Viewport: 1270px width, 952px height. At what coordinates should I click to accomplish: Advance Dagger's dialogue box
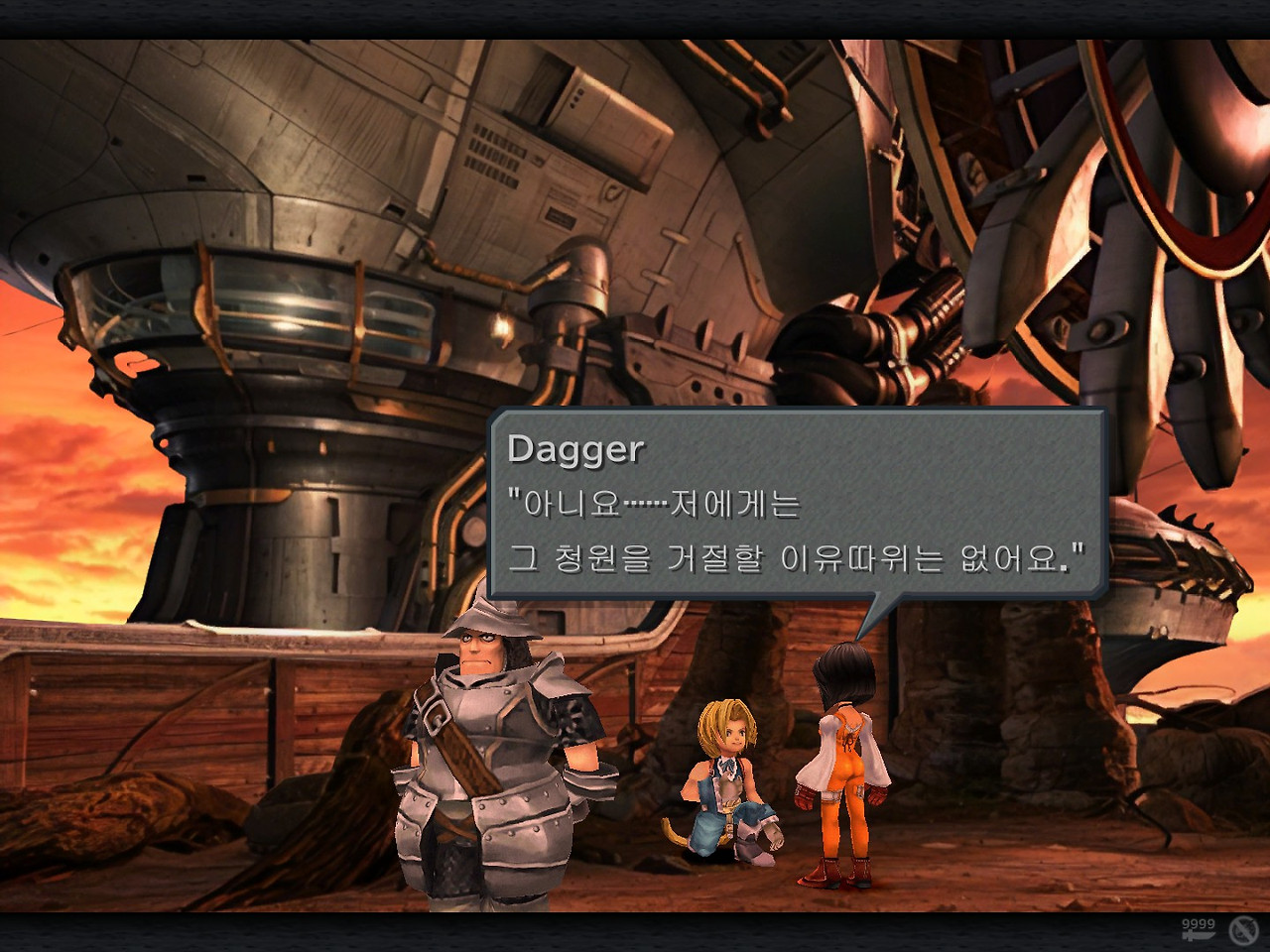click(797, 504)
